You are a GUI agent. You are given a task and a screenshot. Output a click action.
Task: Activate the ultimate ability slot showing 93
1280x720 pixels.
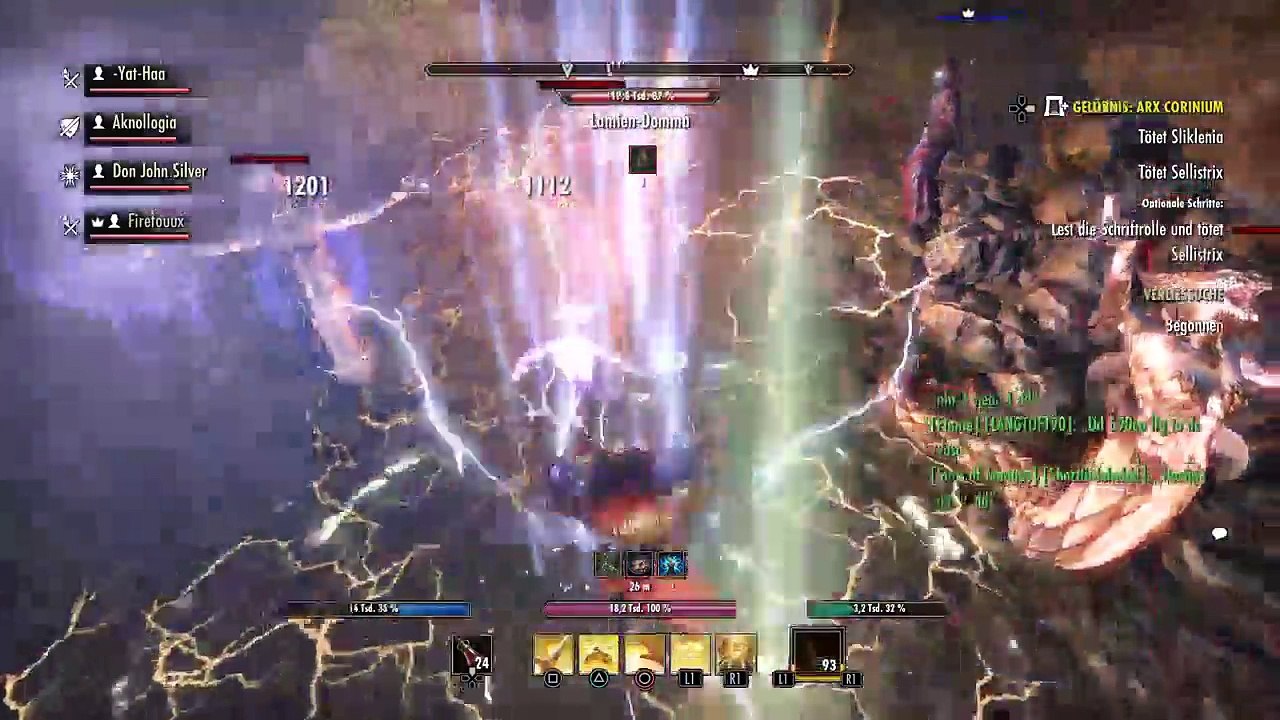(x=817, y=654)
